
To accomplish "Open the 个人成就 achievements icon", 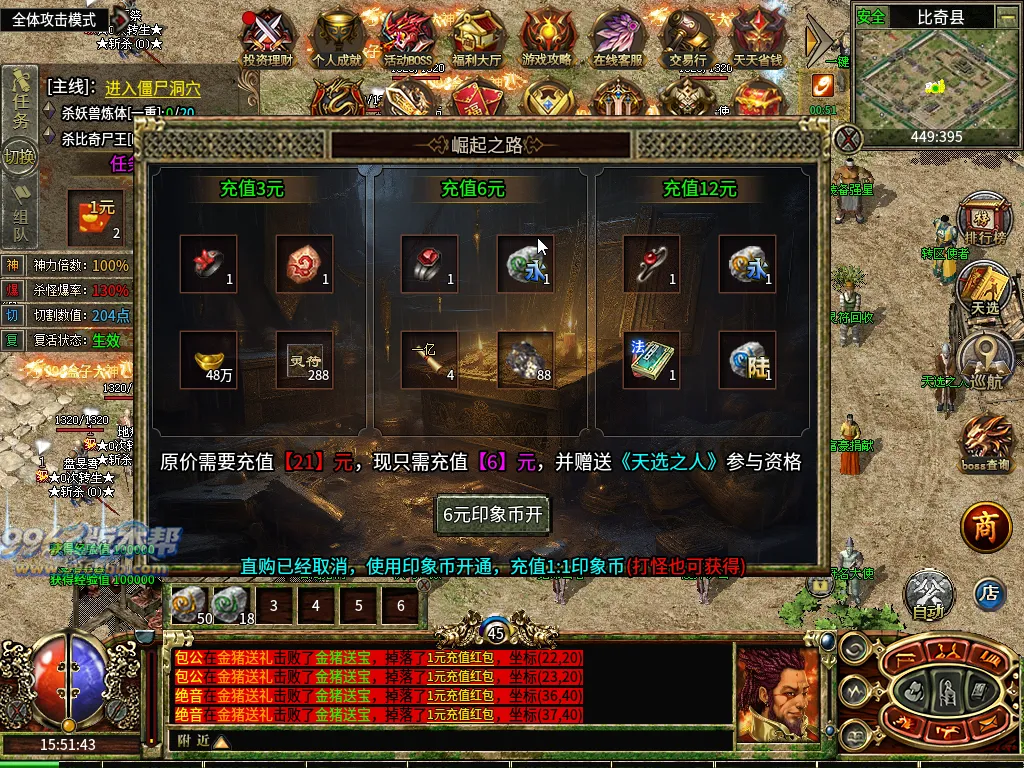I will coord(337,38).
